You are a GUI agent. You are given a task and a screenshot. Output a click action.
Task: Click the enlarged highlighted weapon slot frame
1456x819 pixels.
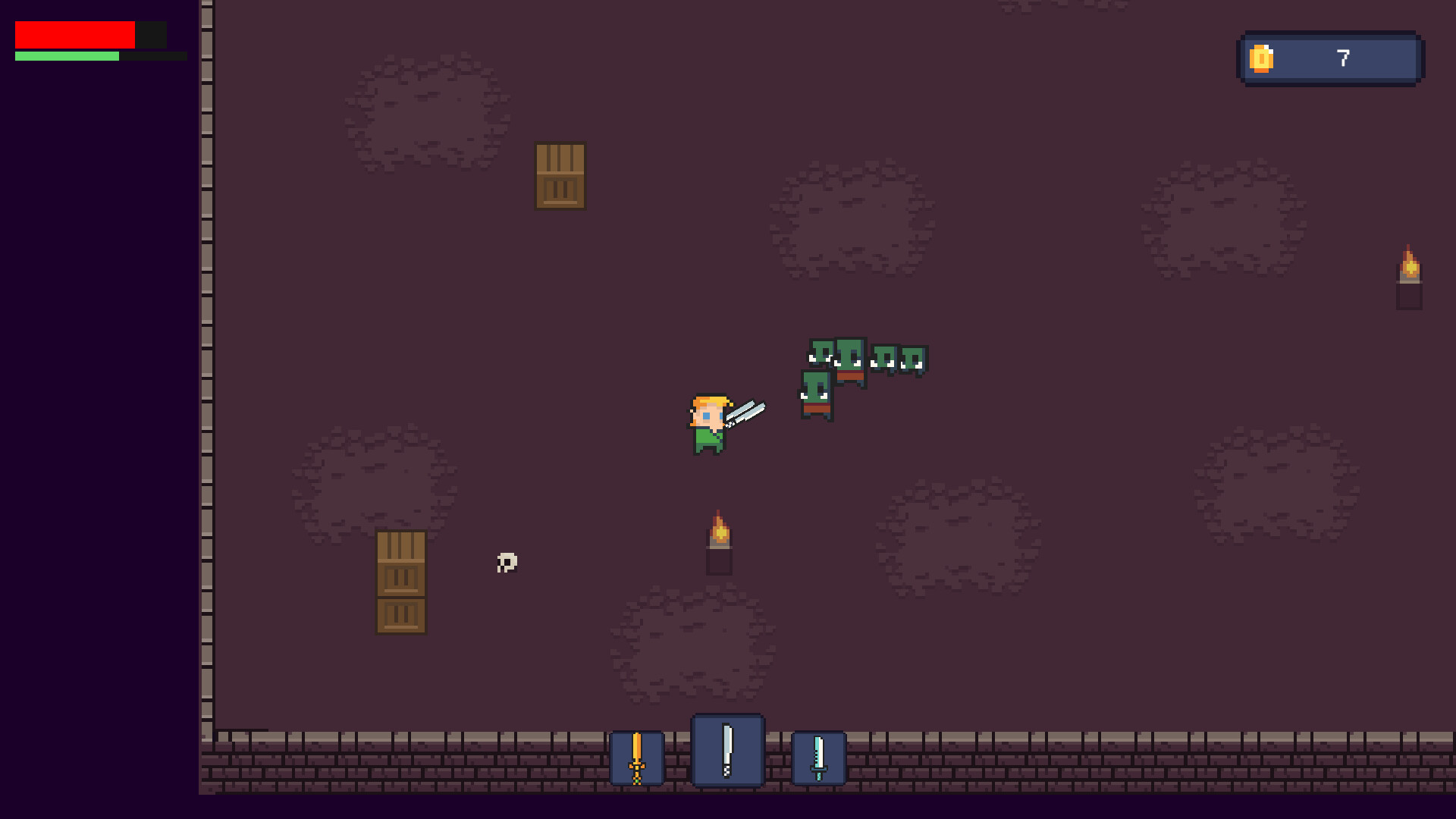tap(727, 751)
